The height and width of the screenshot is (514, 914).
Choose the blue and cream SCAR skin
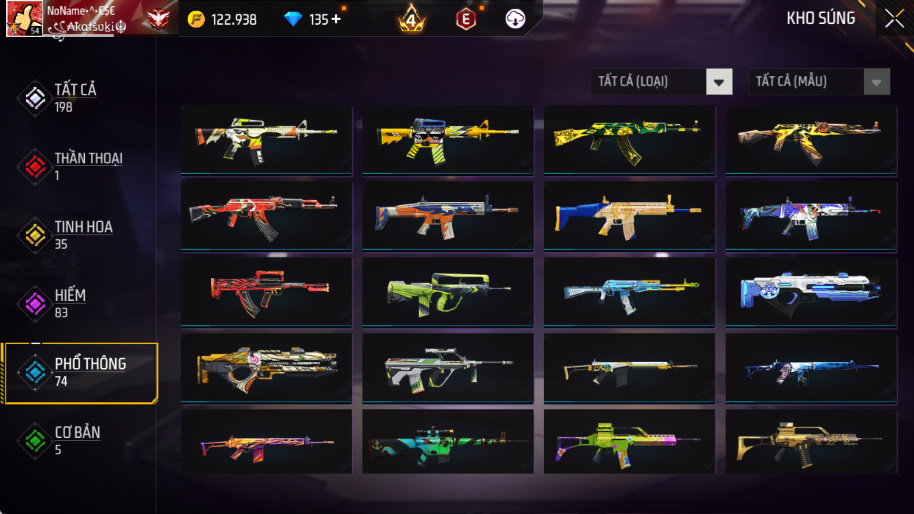point(629,214)
